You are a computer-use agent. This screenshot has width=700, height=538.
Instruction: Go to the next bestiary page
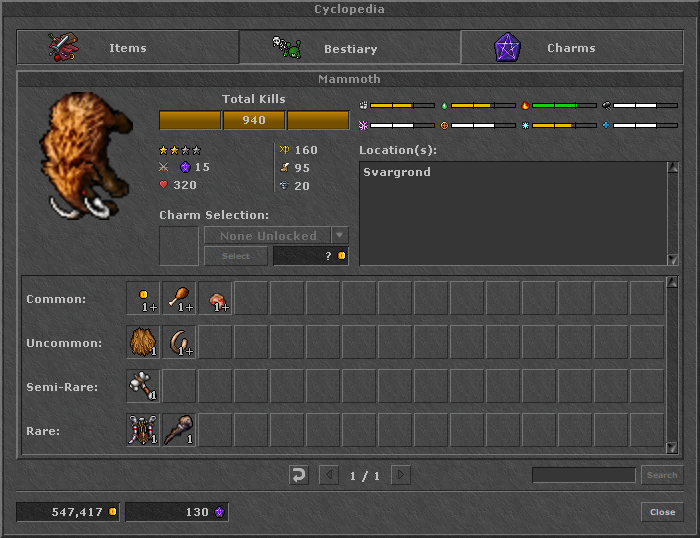point(400,475)
